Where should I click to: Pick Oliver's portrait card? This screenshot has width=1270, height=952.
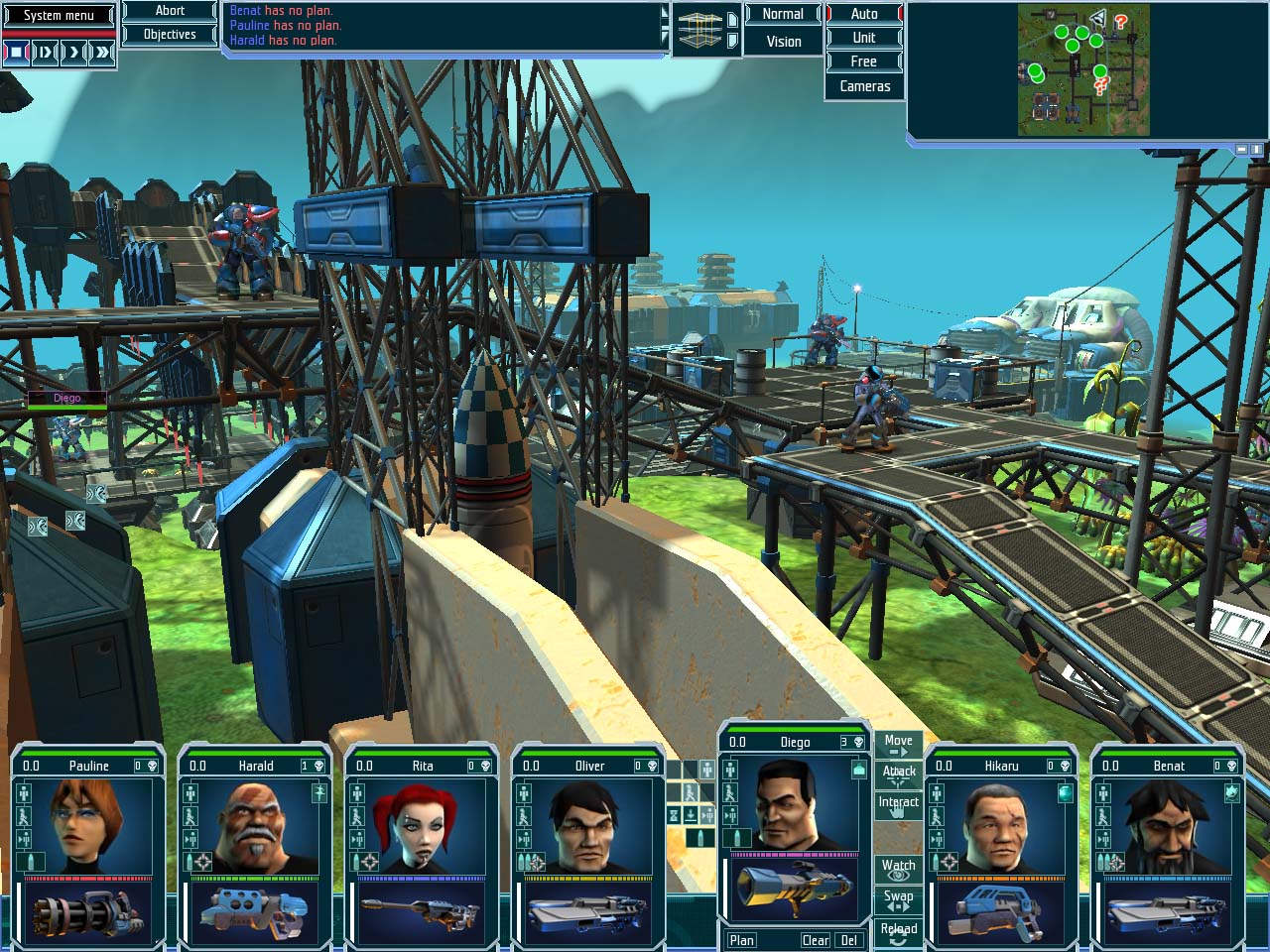[588, 825]
